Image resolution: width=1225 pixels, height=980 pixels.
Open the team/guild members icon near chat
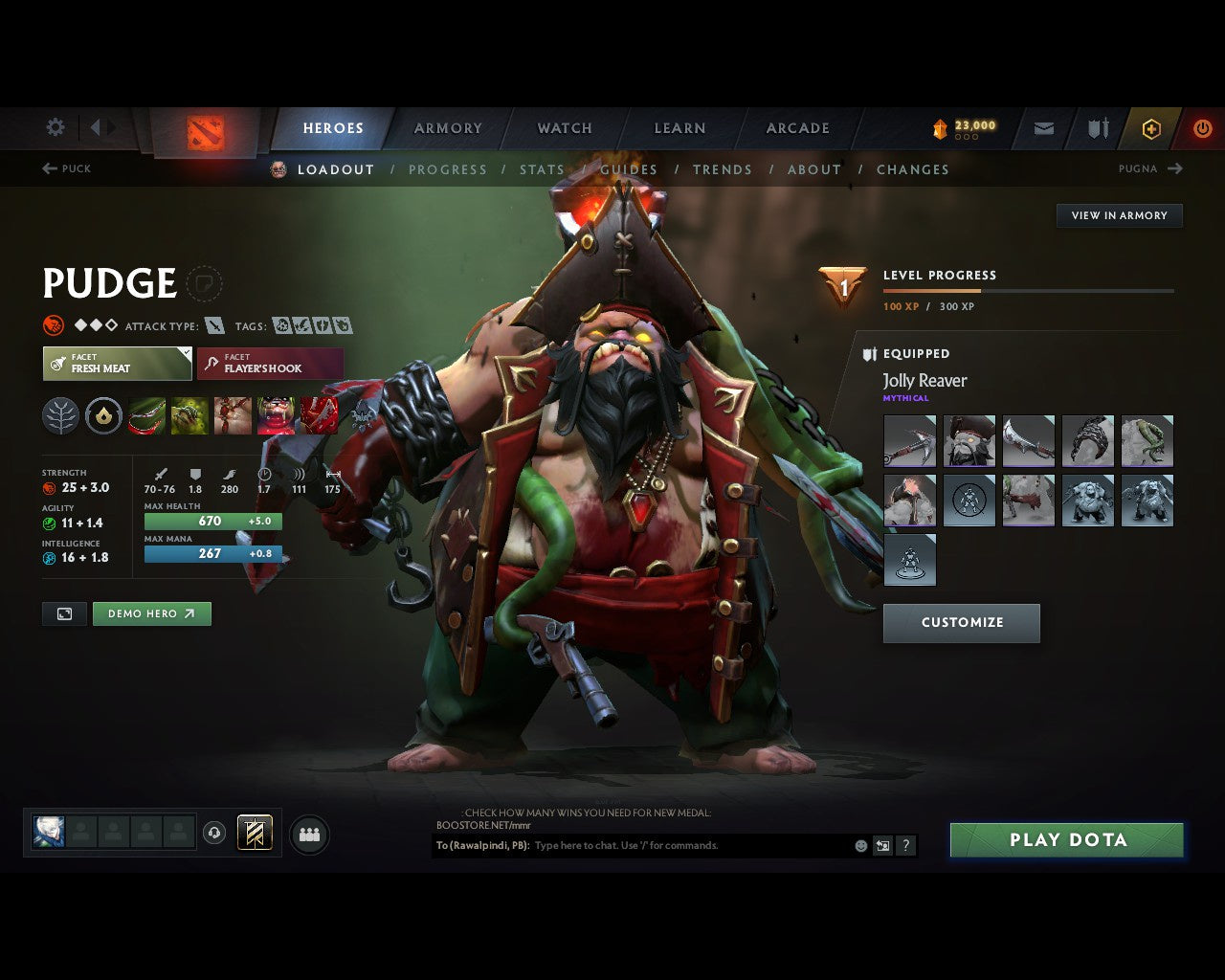308,834
